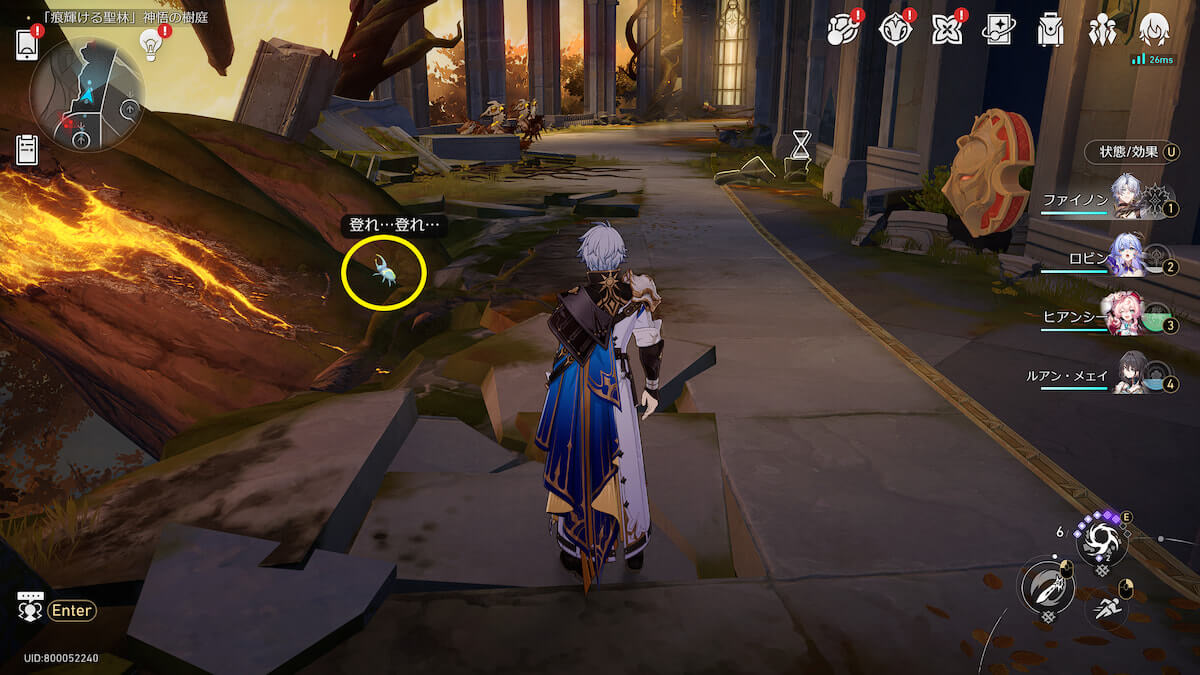
Task: Open the chat box speech icon
Action: 30,609
